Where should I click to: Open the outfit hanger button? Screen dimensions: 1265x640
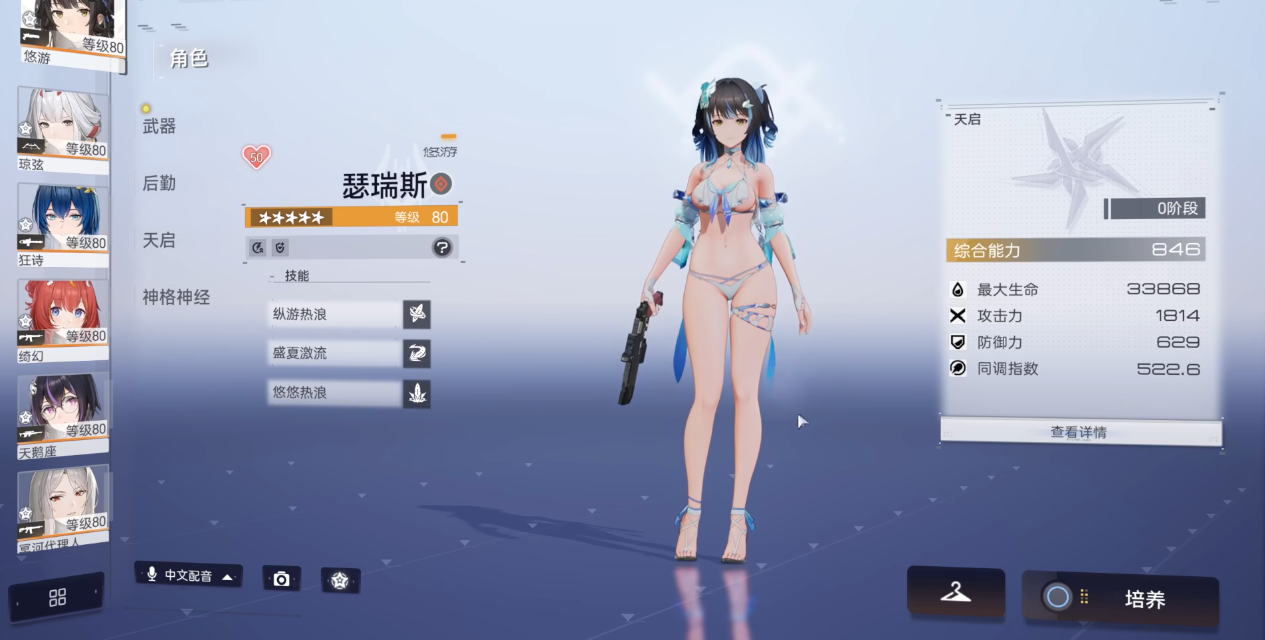pos(955,592)
